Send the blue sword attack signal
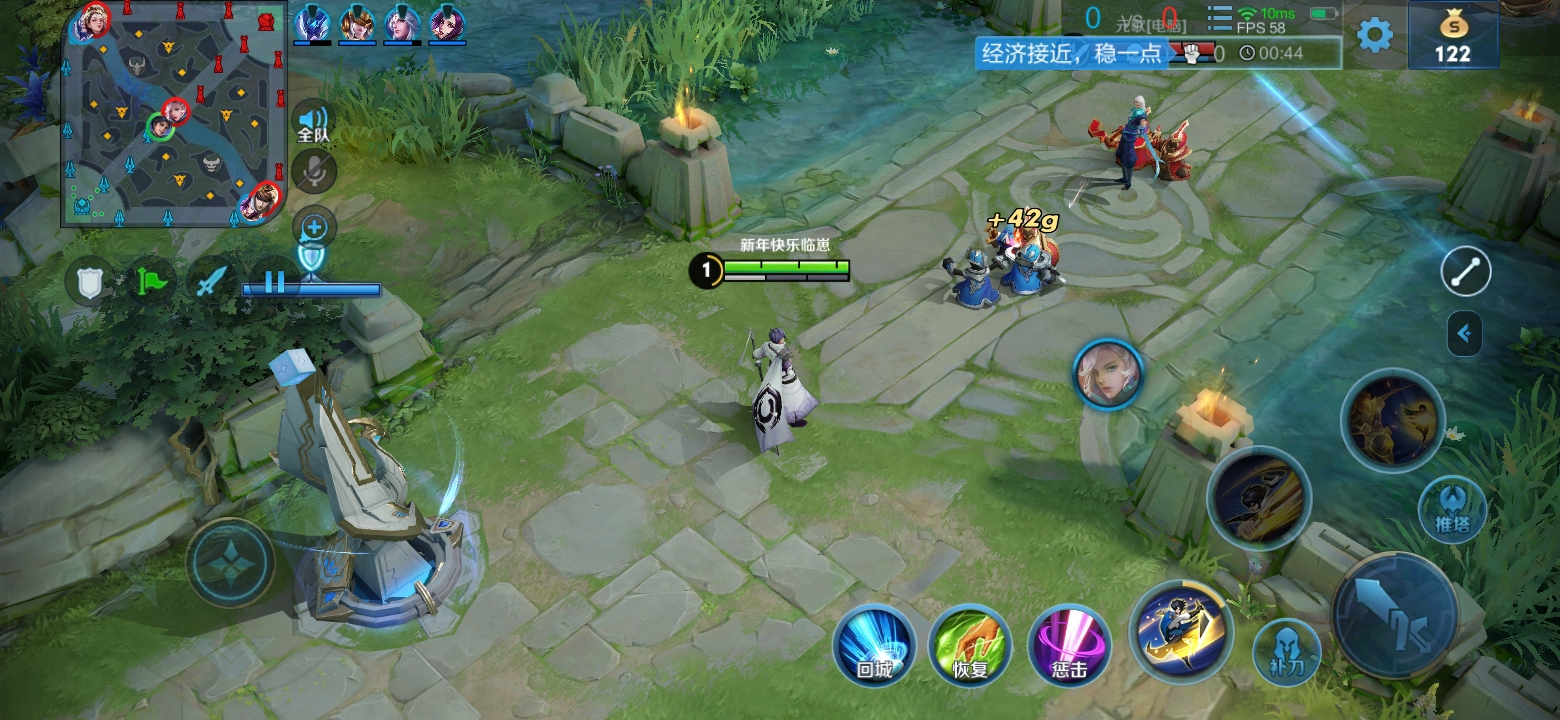The height and width of the screenshot is (720, 1560). (211, 282)
